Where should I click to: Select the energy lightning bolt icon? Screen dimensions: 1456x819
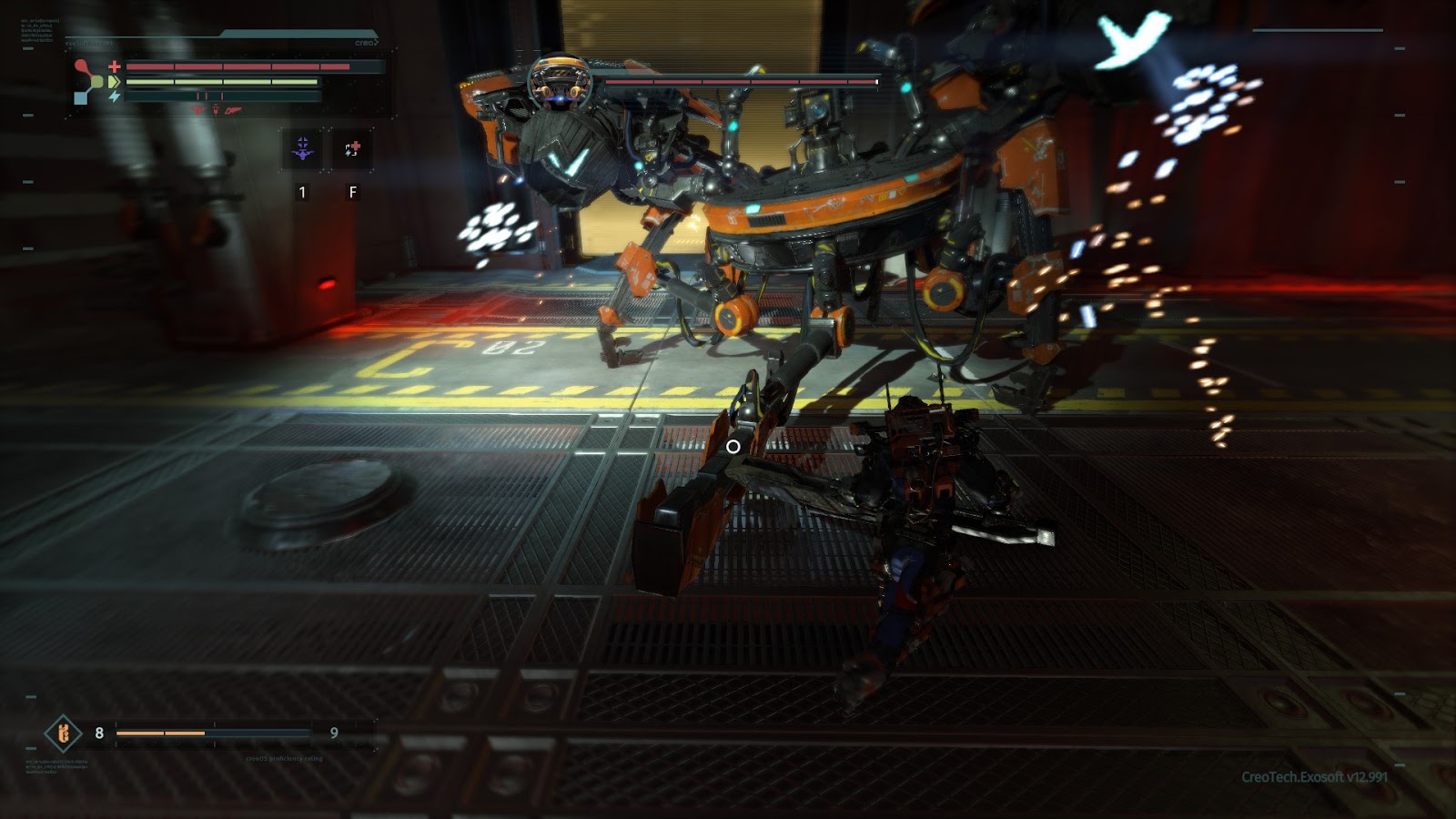coord(115,96)
